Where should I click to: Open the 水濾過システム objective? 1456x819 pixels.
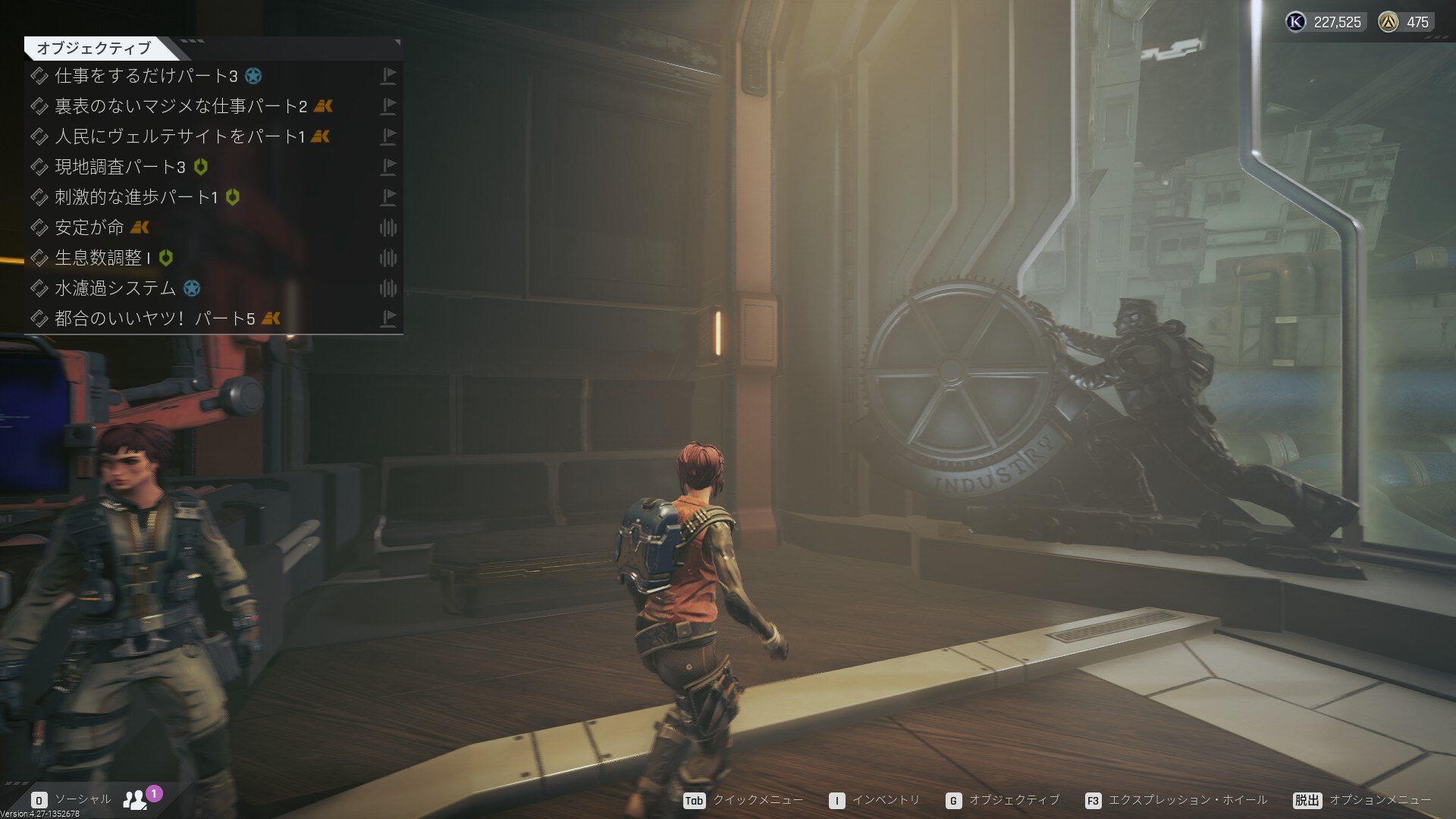115,288
